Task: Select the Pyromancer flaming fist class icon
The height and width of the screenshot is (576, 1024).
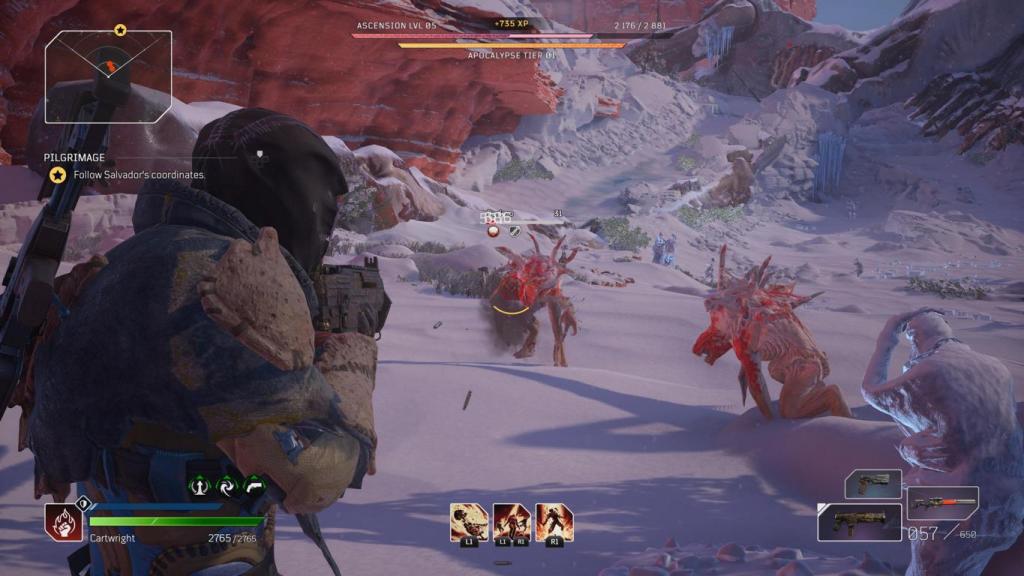Action: [63, 523]
